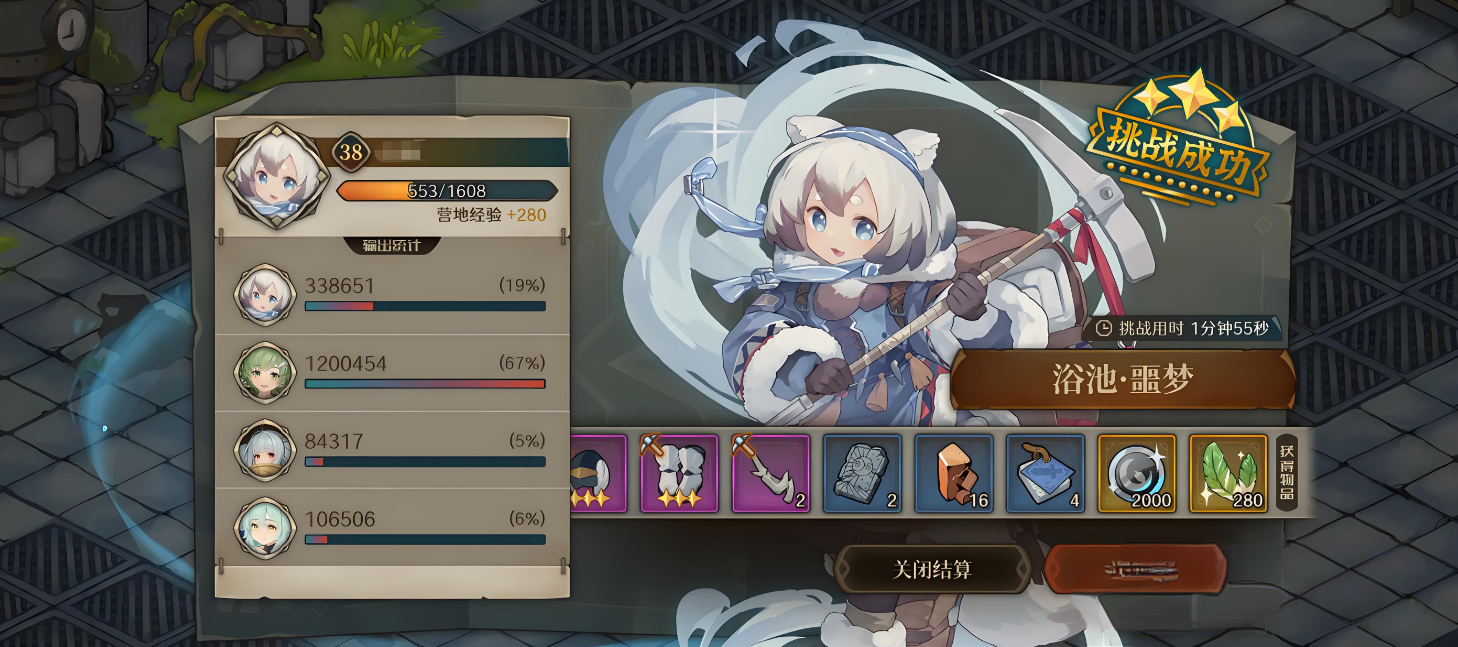Click the 关闭结算 (close results) button

coord(932,570)
